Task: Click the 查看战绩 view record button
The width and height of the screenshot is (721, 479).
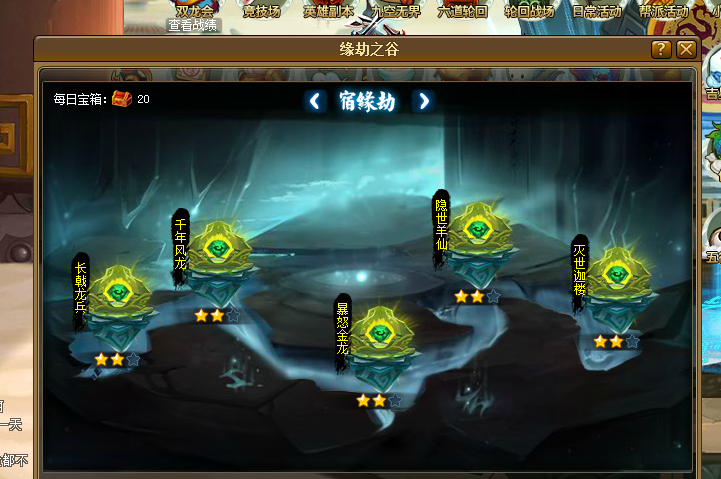Action: point(194,26)
